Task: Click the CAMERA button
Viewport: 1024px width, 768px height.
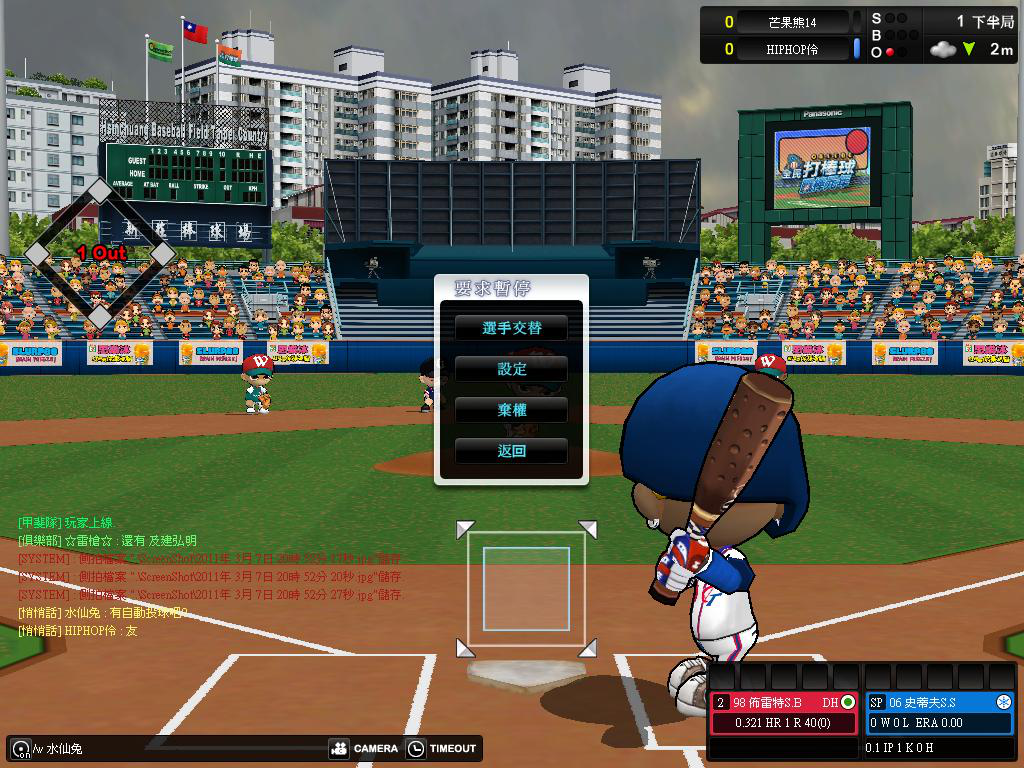Action: click(364, 748)
